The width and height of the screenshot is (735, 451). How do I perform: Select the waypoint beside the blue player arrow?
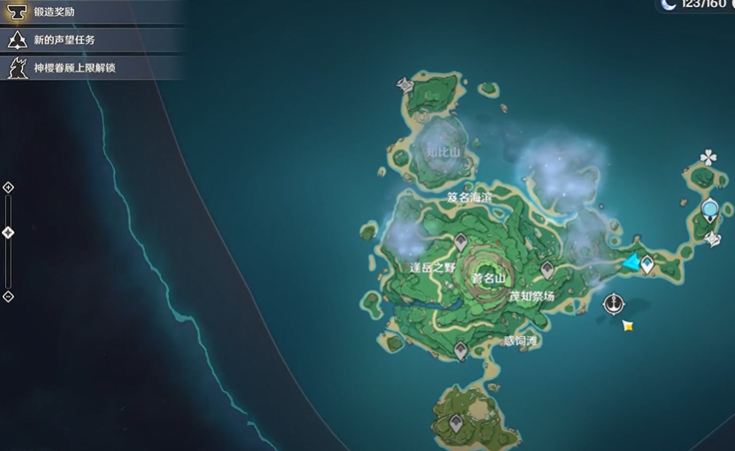648,265
